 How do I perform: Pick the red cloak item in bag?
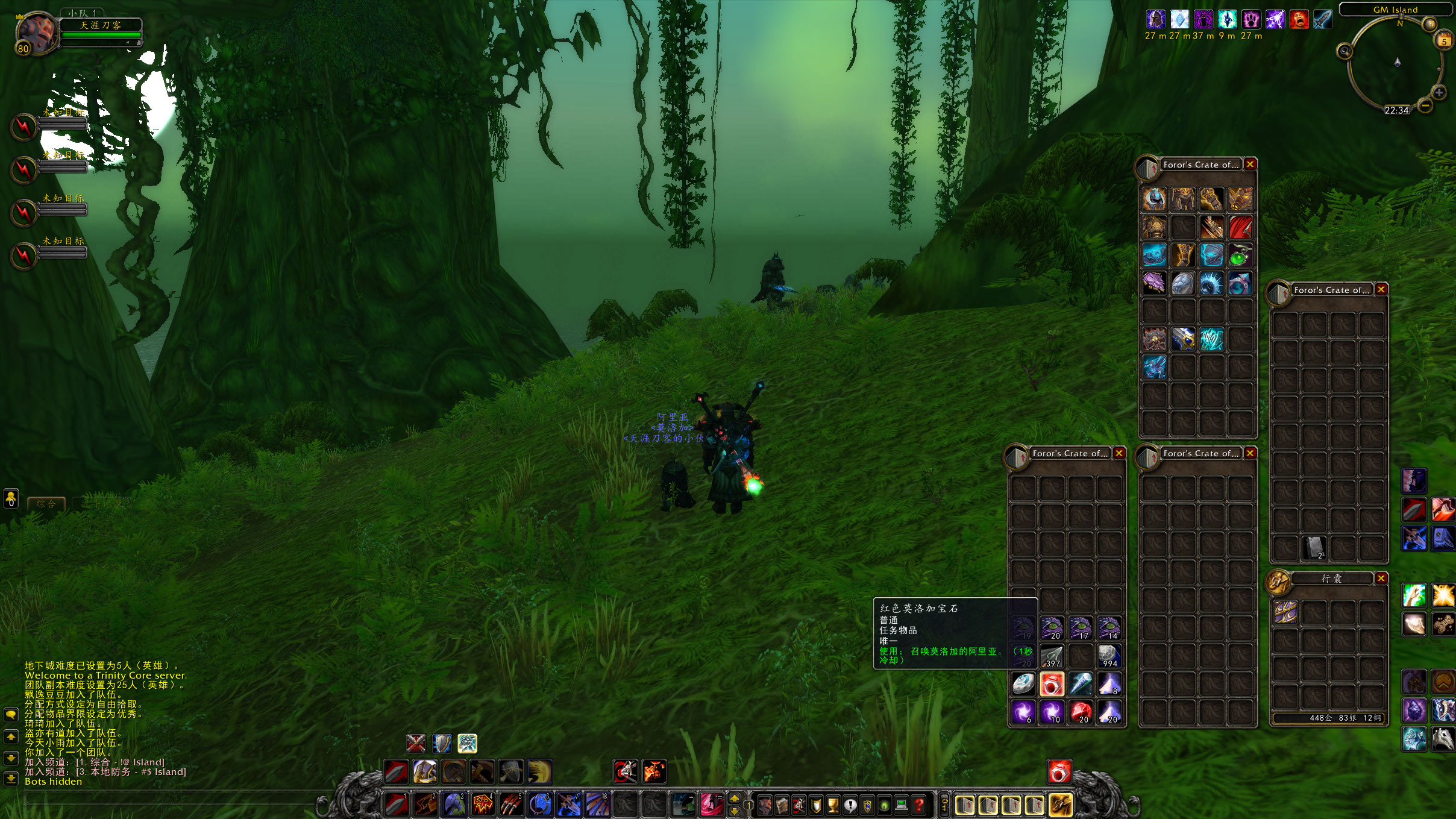click(x=1240, y=228)
